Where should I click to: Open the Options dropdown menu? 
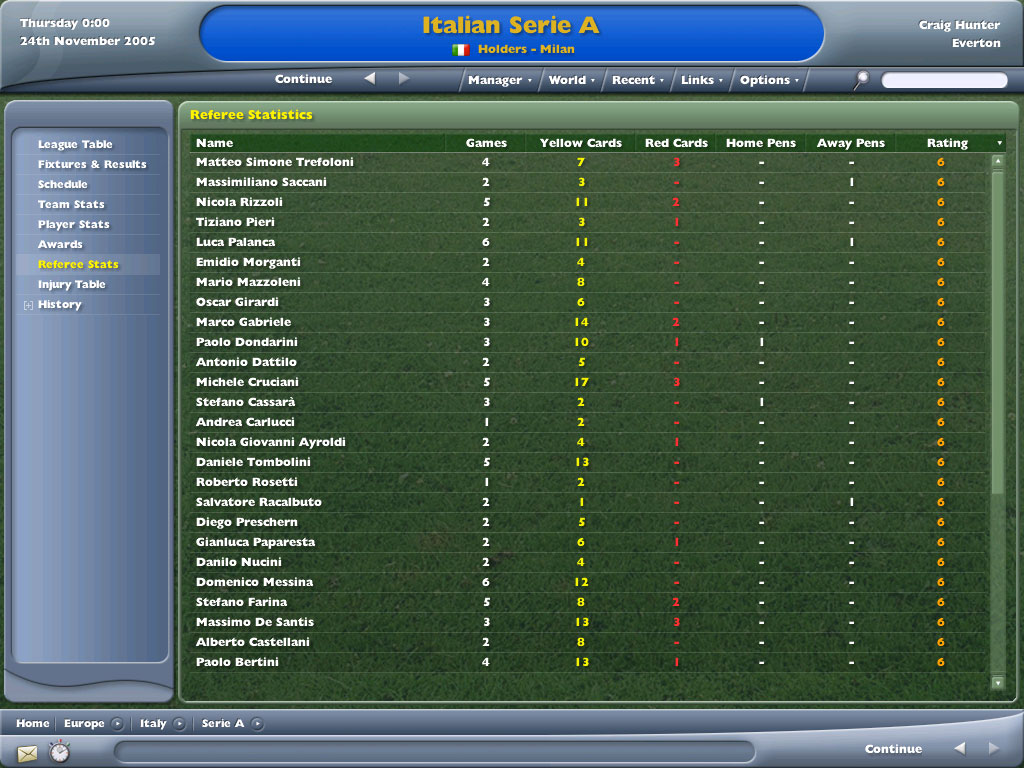pos(769,80)
